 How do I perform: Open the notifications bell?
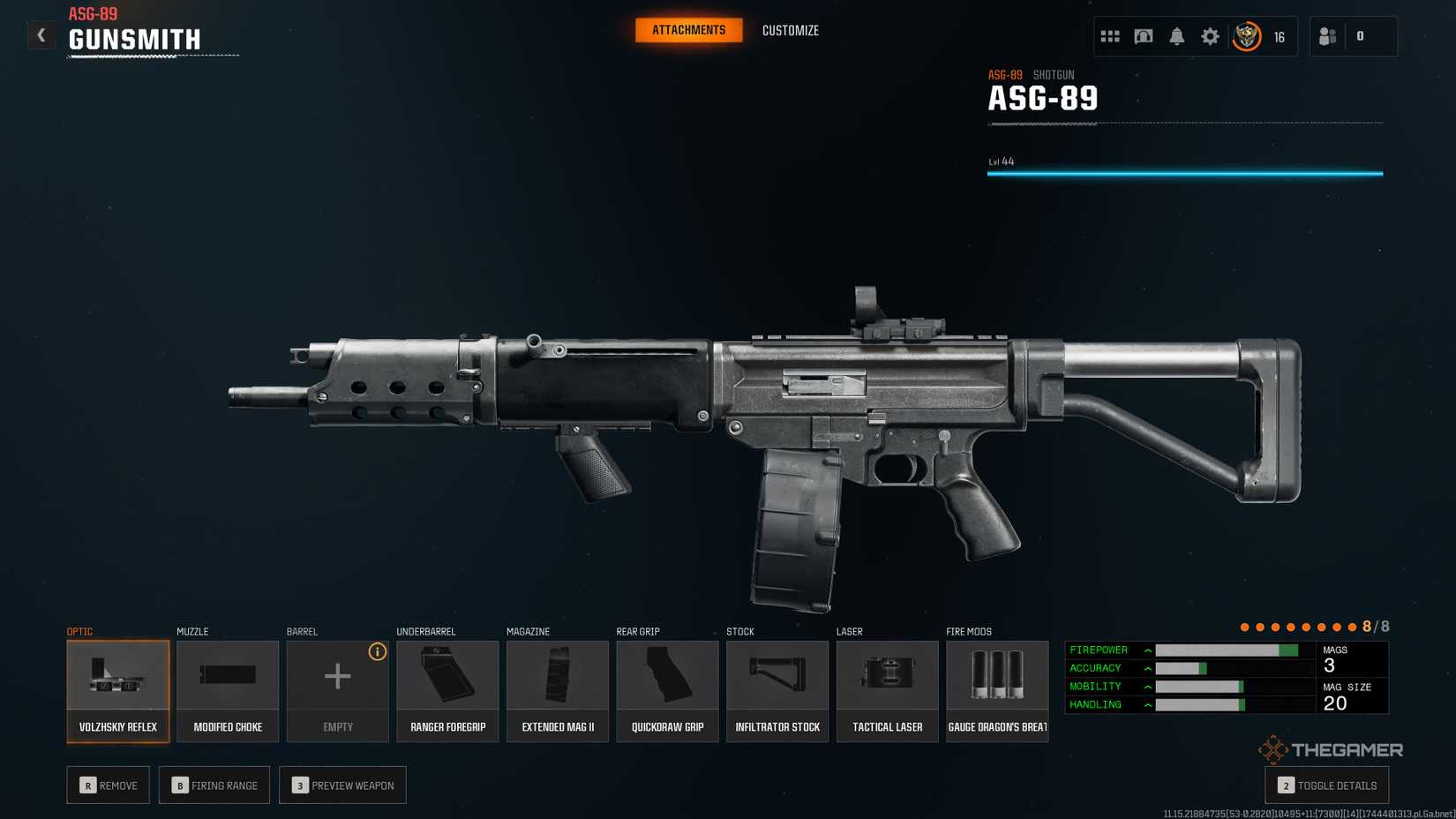click(x=1176, y=37)
